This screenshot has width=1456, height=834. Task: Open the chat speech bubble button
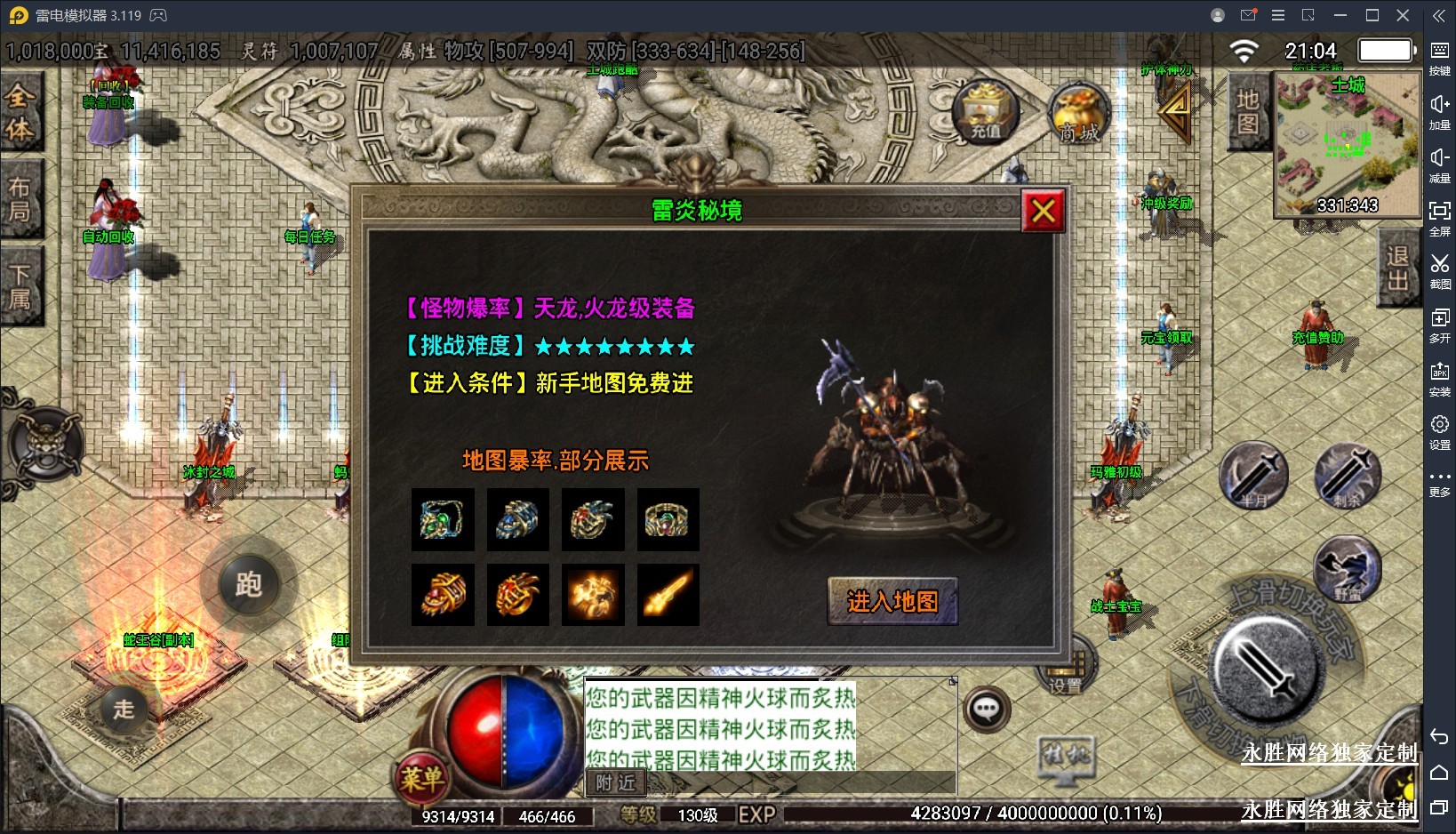987,710
